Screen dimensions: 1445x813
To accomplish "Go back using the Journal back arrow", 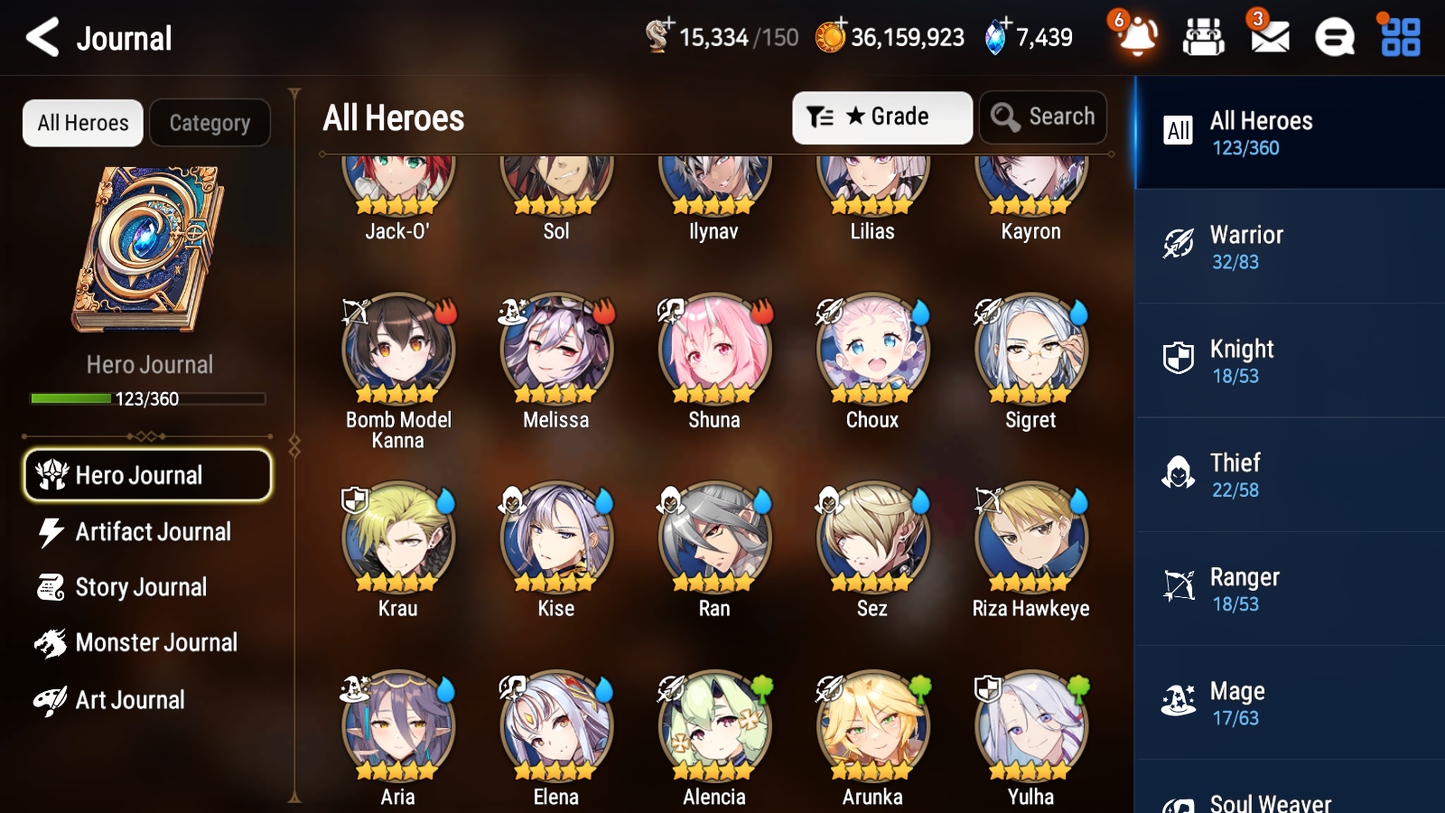I will (41, 36).
